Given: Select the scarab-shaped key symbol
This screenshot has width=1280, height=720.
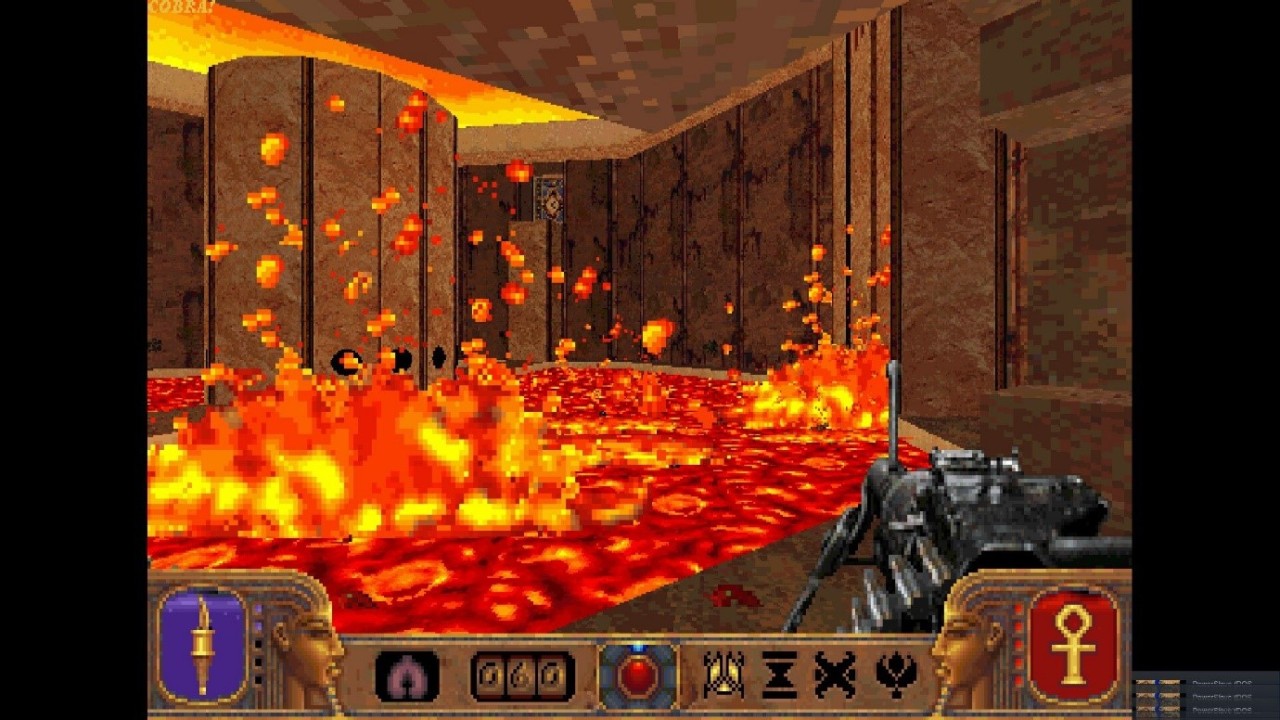Looking at the screenshot, I should [x=722, y=675].
